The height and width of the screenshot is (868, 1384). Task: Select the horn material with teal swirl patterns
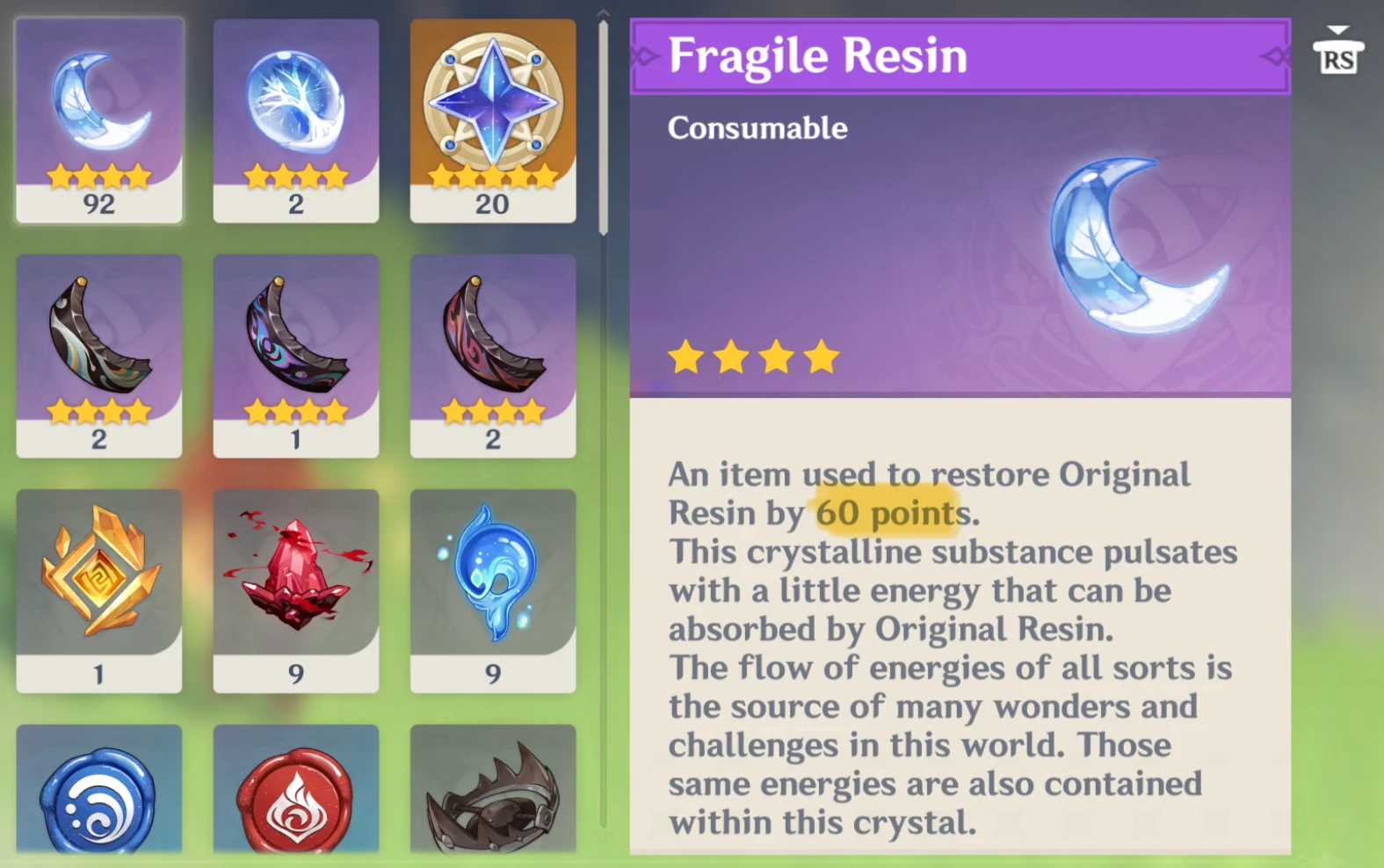click(98, 347)
